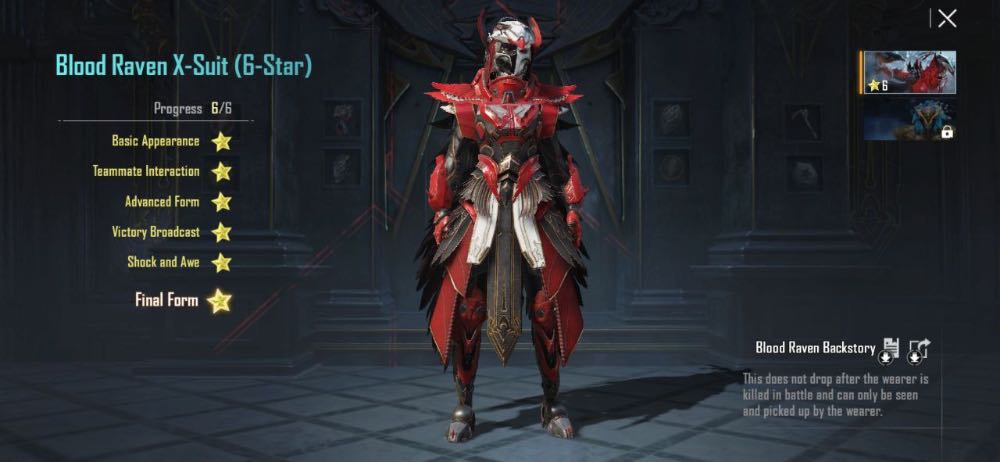The image size is (1000, 462).
Task: Close the Blood Raven X-Suit screen
Action: tap(946, 18)
